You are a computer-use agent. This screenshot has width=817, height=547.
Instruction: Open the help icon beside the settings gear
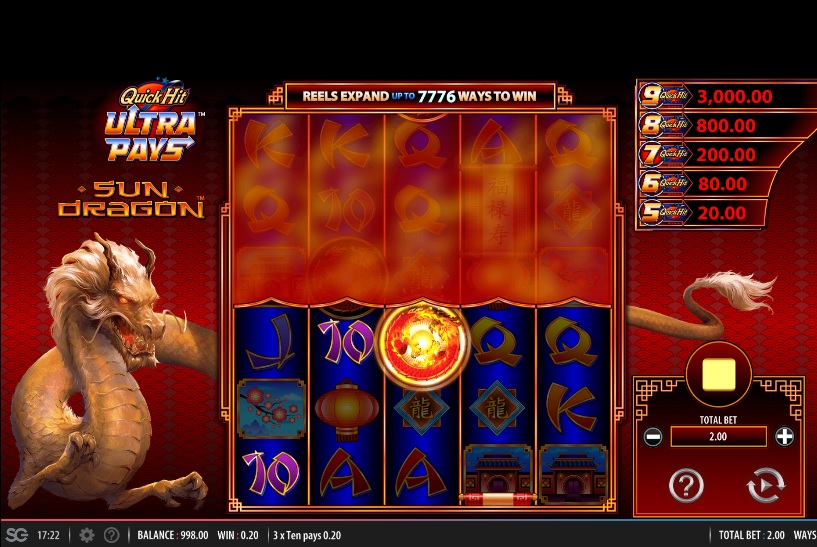[112, 535]
